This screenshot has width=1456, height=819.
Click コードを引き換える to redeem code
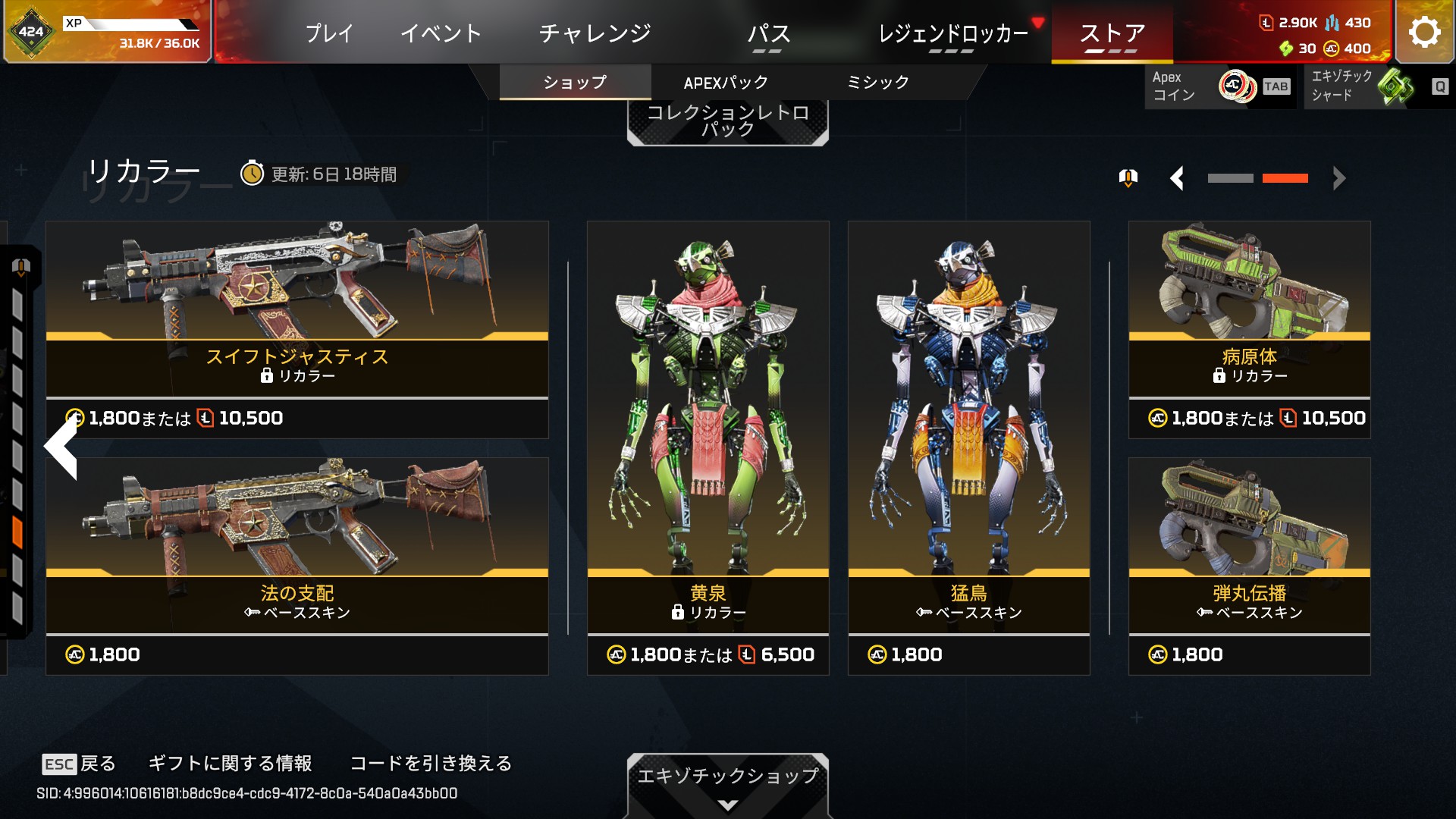tap(431, 763)
